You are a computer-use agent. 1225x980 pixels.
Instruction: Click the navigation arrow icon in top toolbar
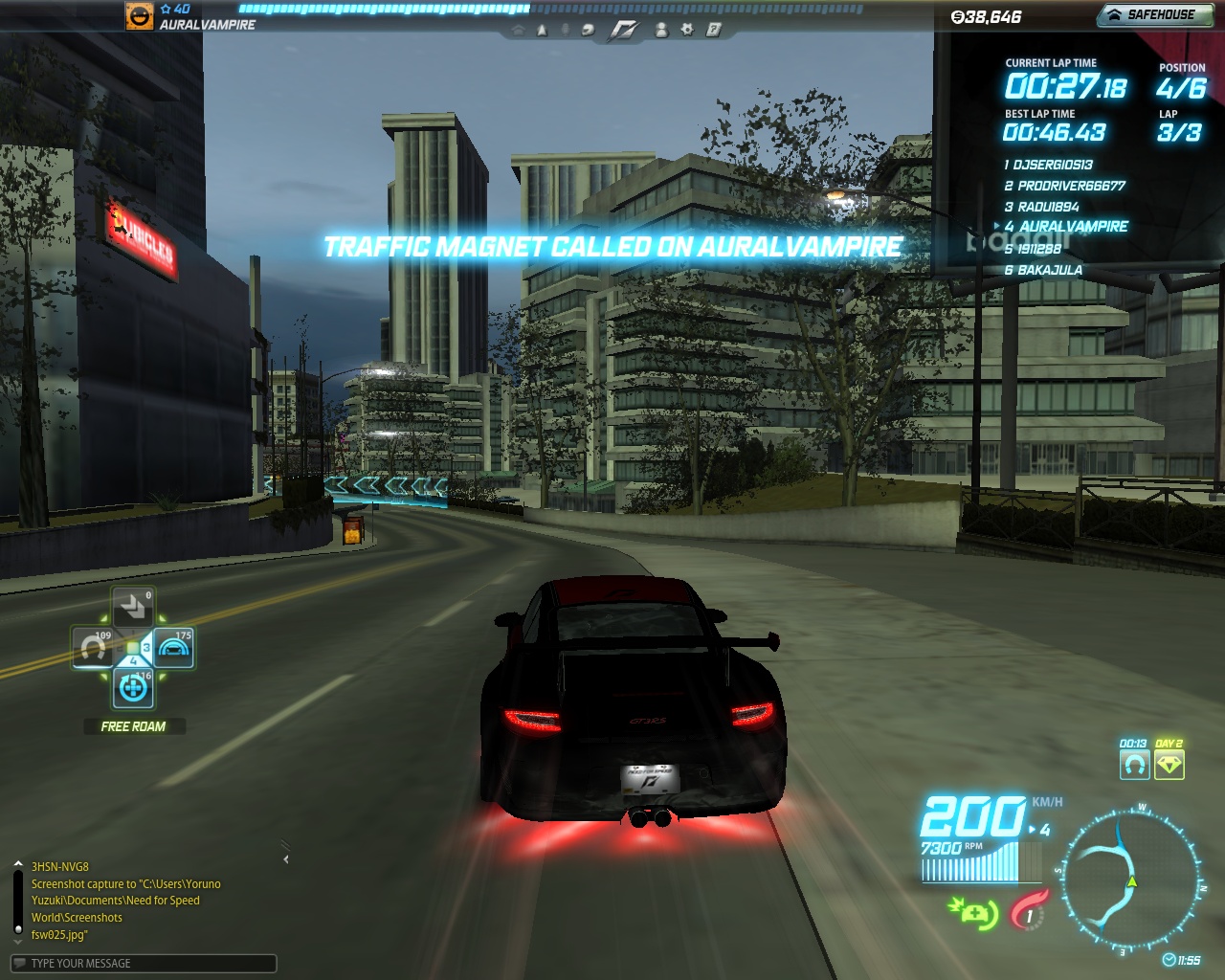pos(542,31)
